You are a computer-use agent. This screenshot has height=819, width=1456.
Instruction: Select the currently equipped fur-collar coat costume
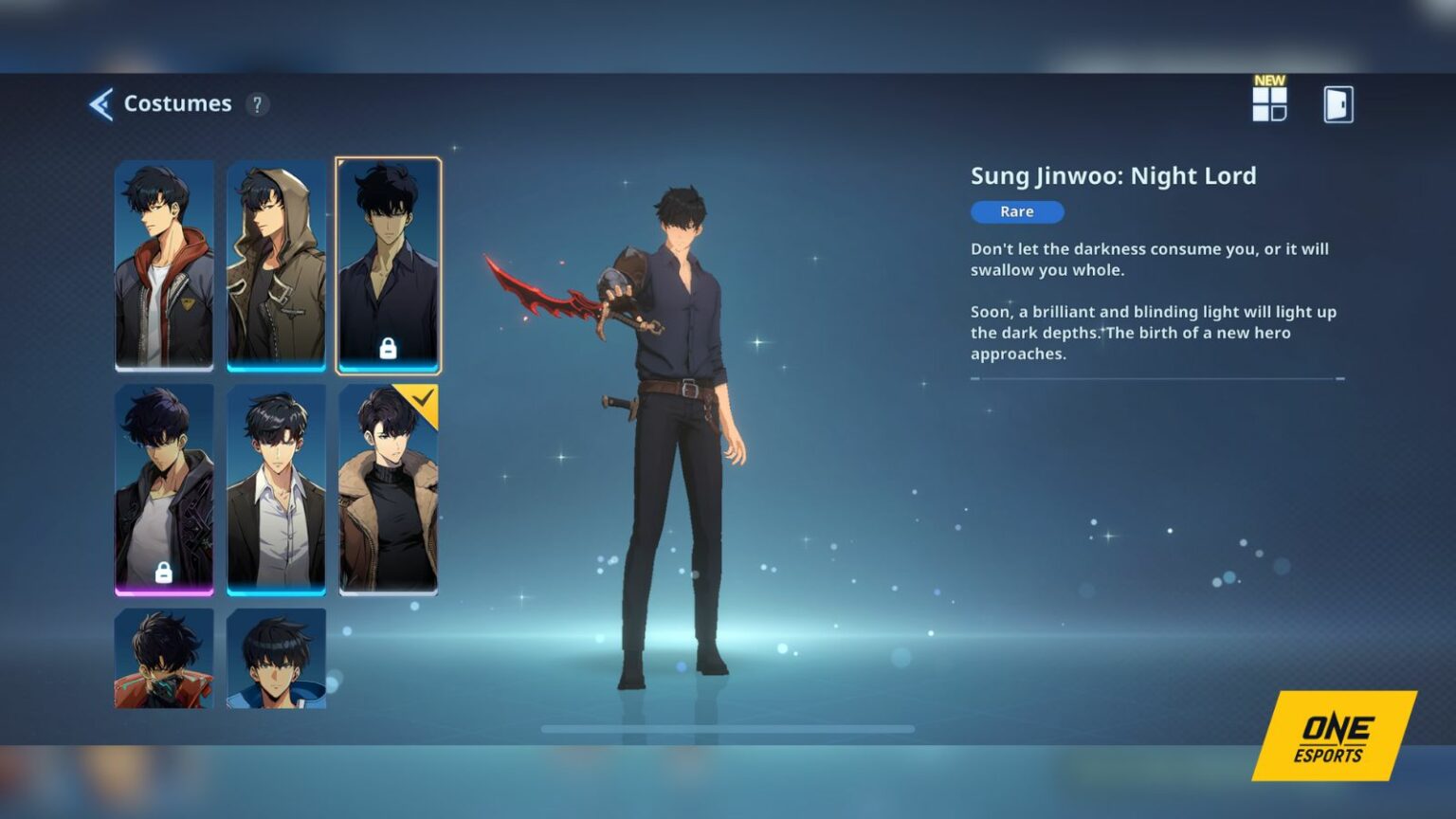point(391,493)
